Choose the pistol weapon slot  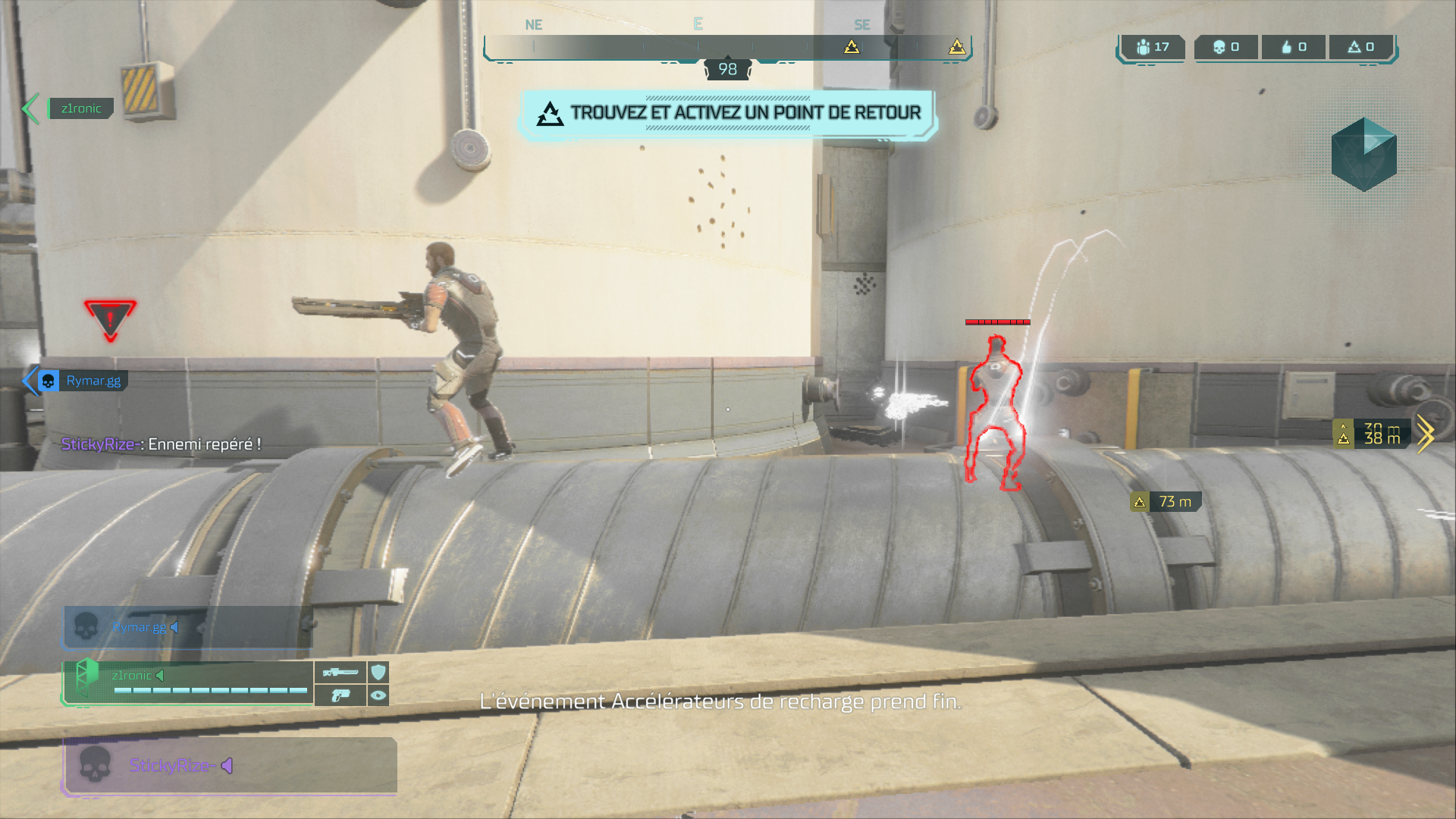point(340,695)
